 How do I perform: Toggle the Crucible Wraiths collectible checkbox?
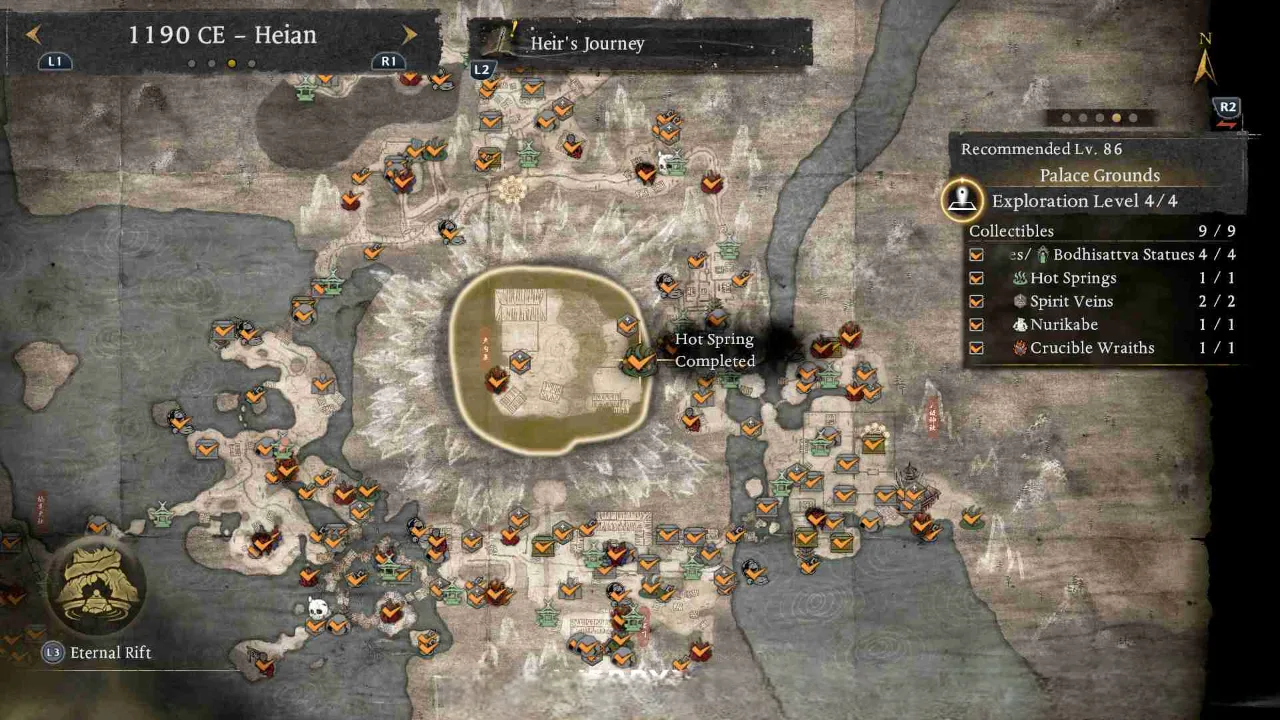(976, 348)
